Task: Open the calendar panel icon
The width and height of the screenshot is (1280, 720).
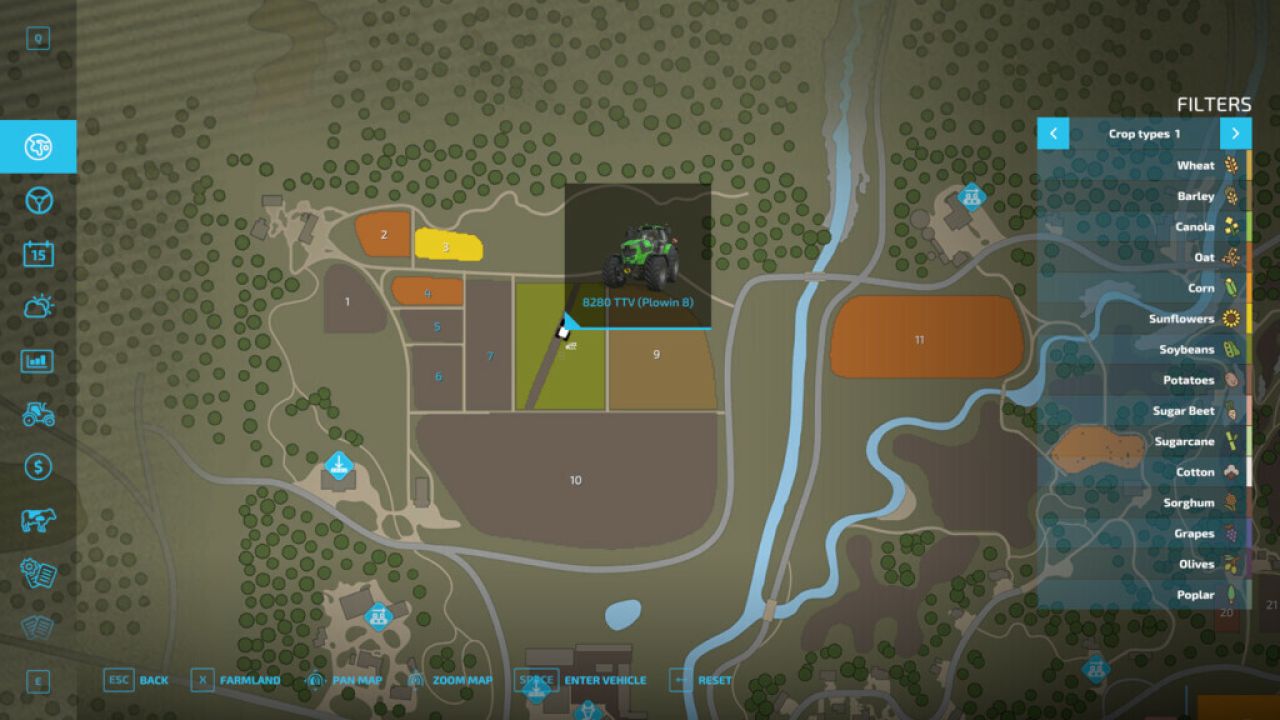Action: point(37,252)
